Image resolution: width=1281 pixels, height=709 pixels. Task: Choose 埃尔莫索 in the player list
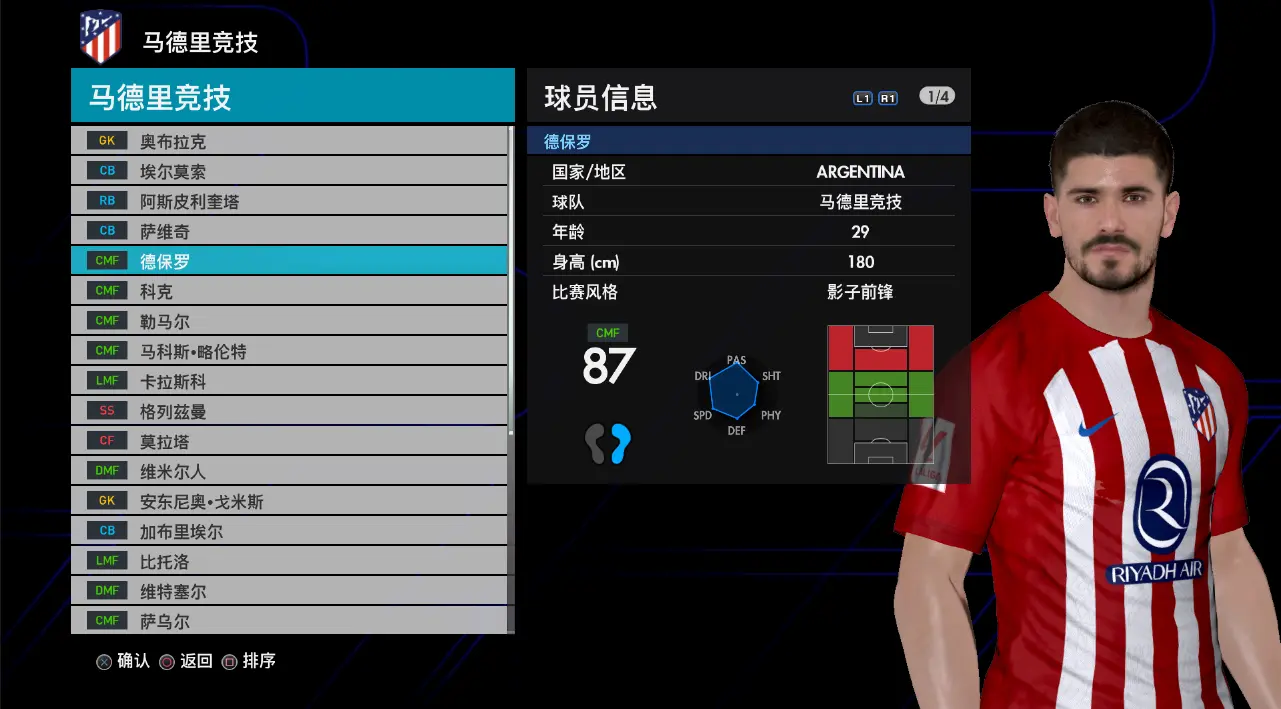(289, 171)
